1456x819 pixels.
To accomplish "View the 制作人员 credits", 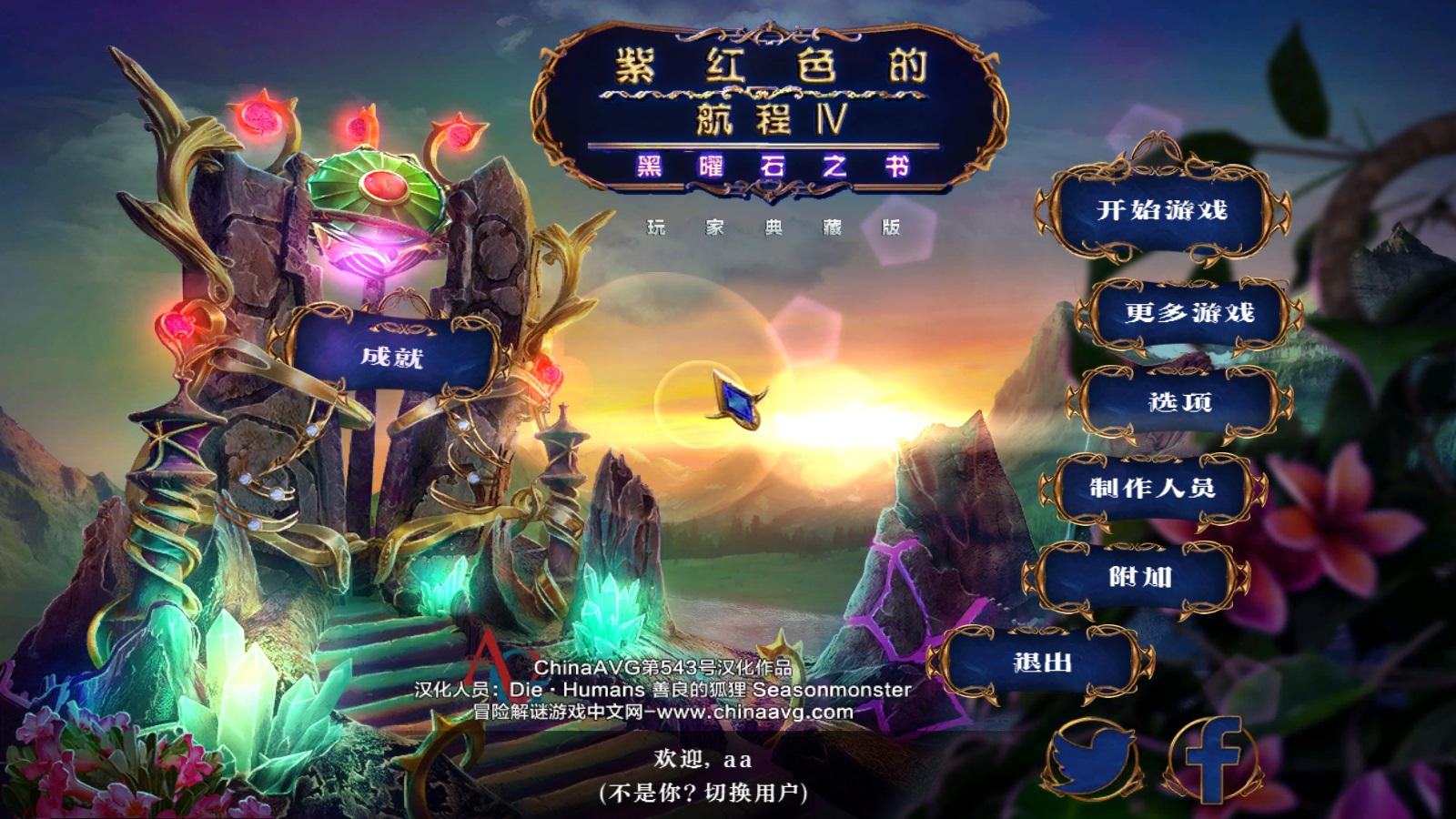I will (x=1152, y=489).
